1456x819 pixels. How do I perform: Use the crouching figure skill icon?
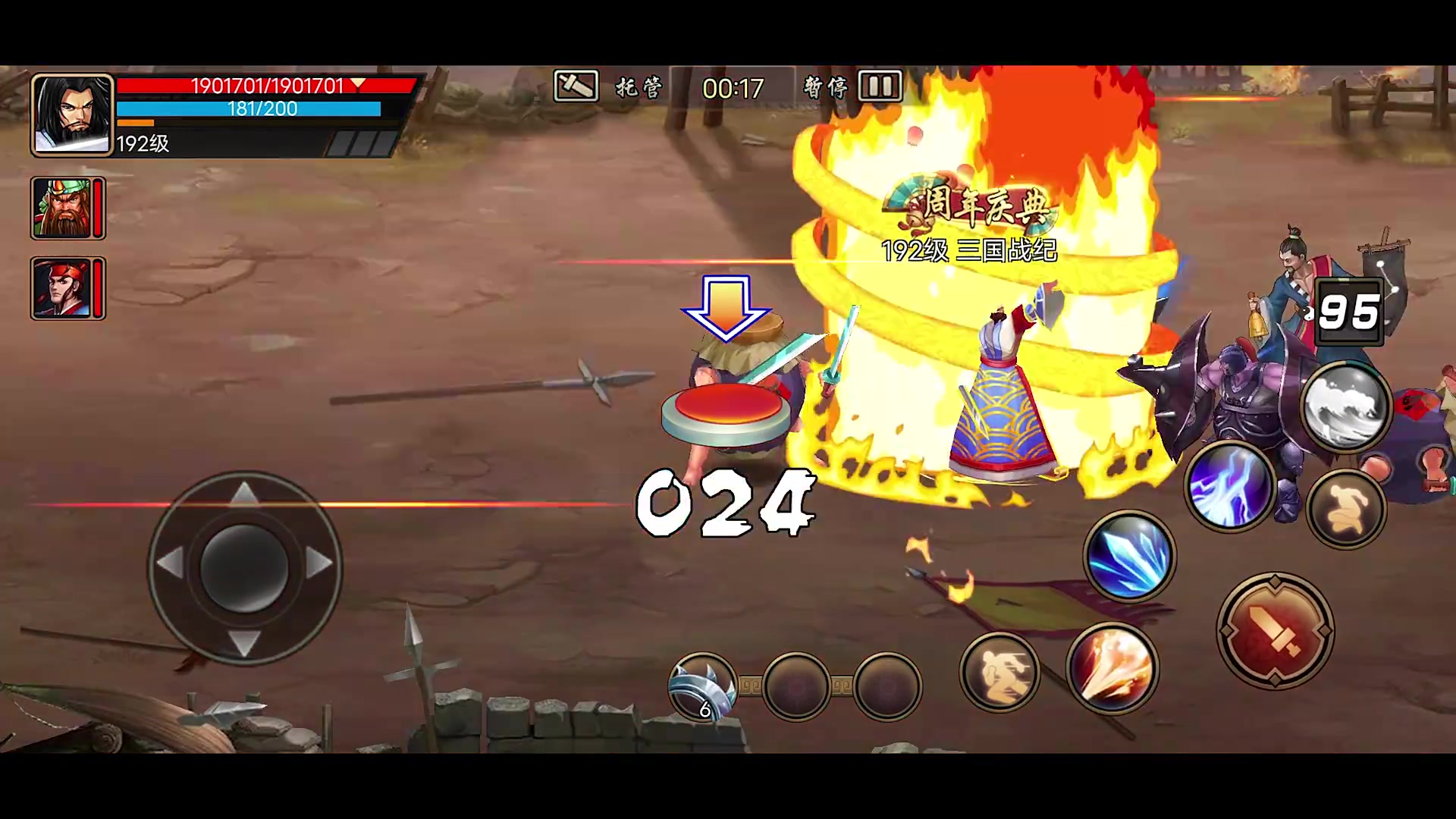(x=1347, y=508)
